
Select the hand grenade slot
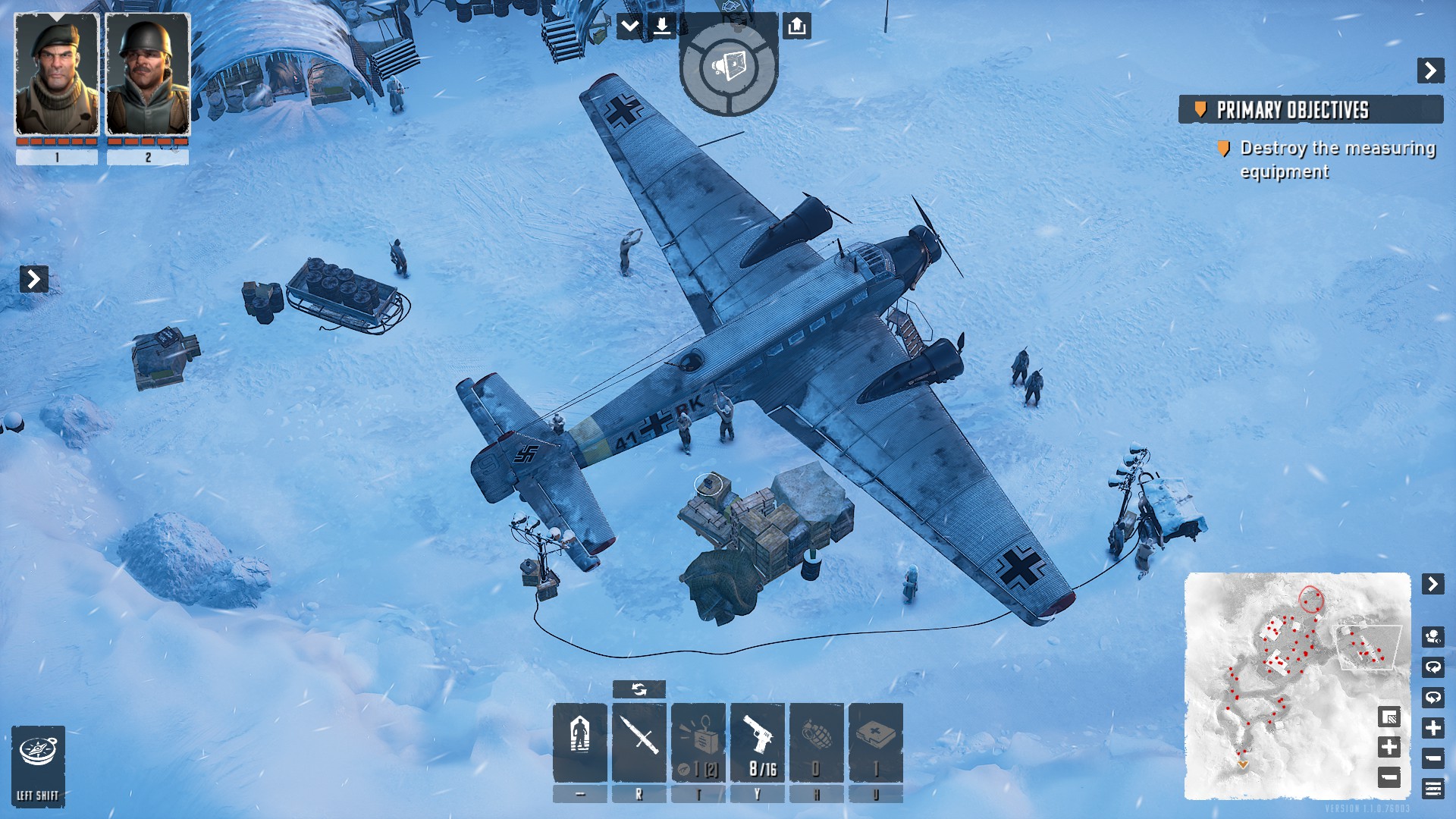click(x=817, y=742)
